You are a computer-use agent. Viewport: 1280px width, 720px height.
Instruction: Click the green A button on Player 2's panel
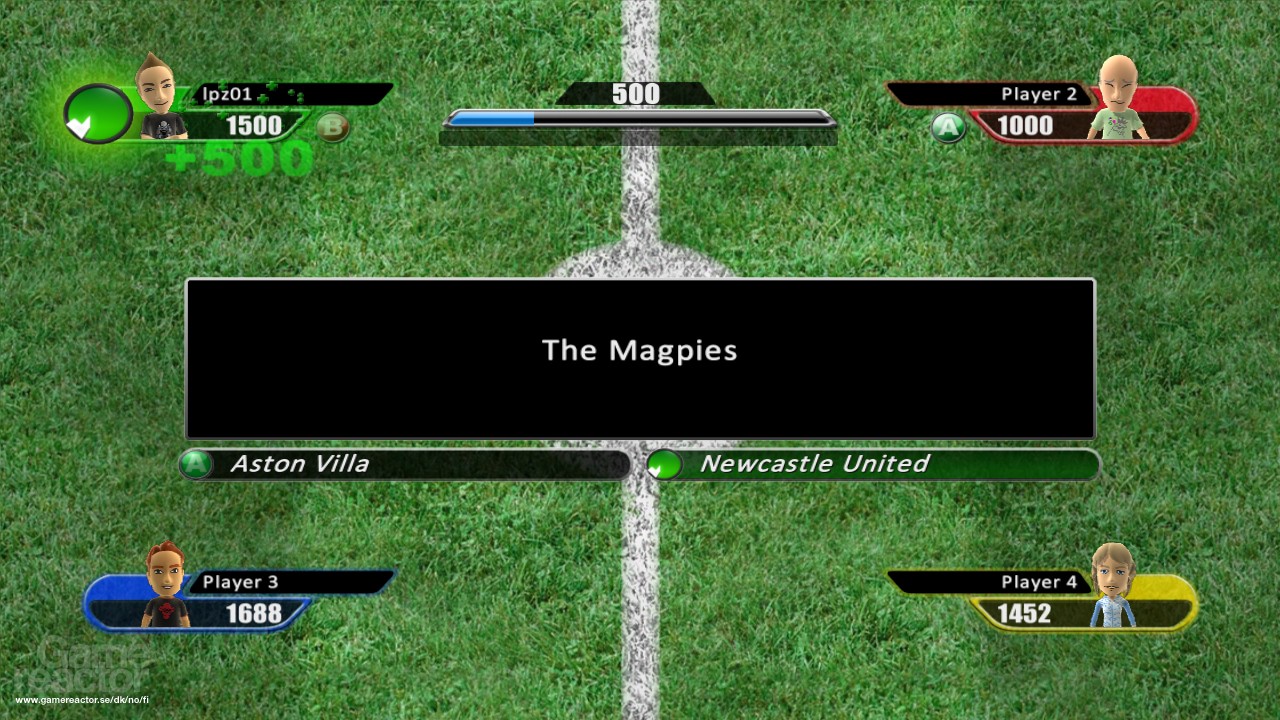[947, 128]
